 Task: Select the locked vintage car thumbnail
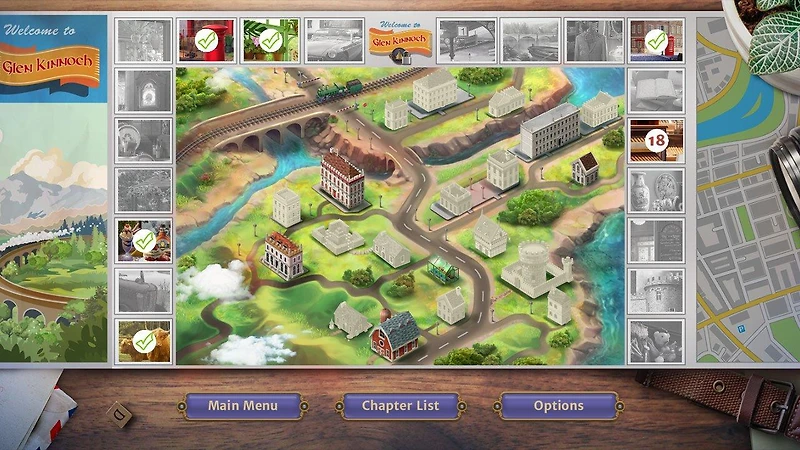[334, 41]
